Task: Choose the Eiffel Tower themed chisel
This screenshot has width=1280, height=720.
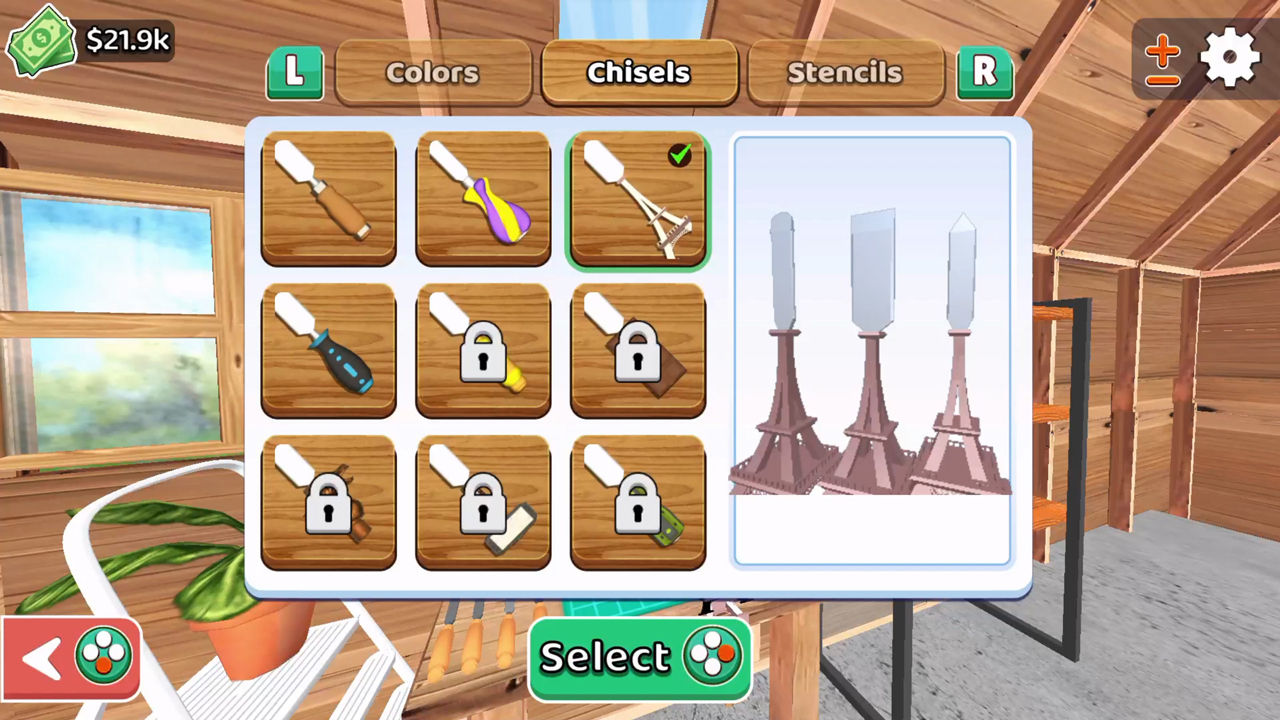Action: point(638,198)
